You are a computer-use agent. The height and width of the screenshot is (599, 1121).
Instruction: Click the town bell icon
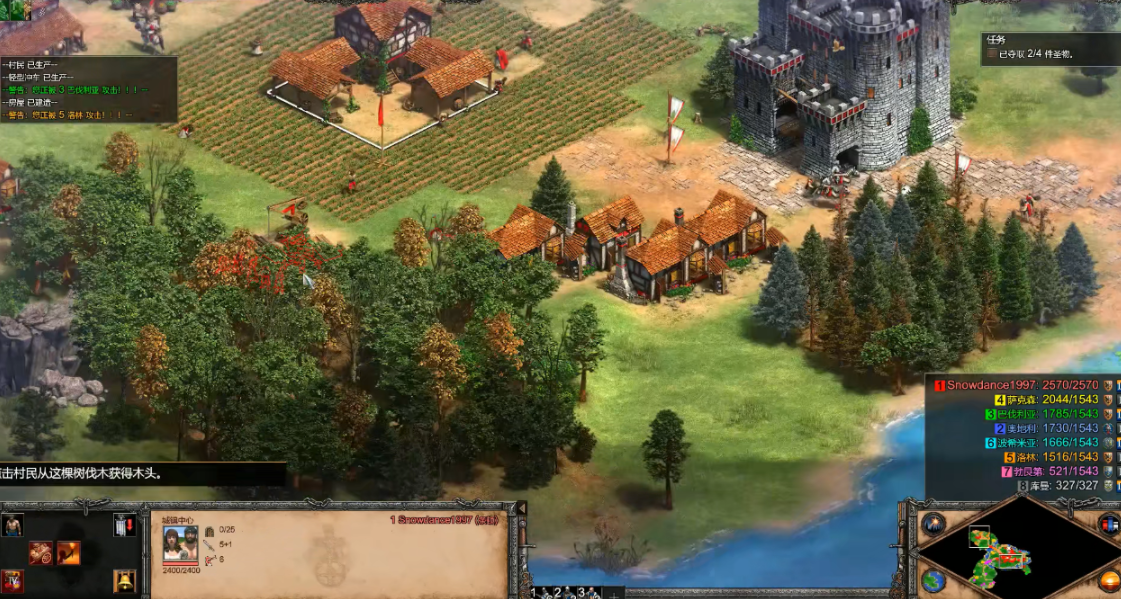[124, 579]
